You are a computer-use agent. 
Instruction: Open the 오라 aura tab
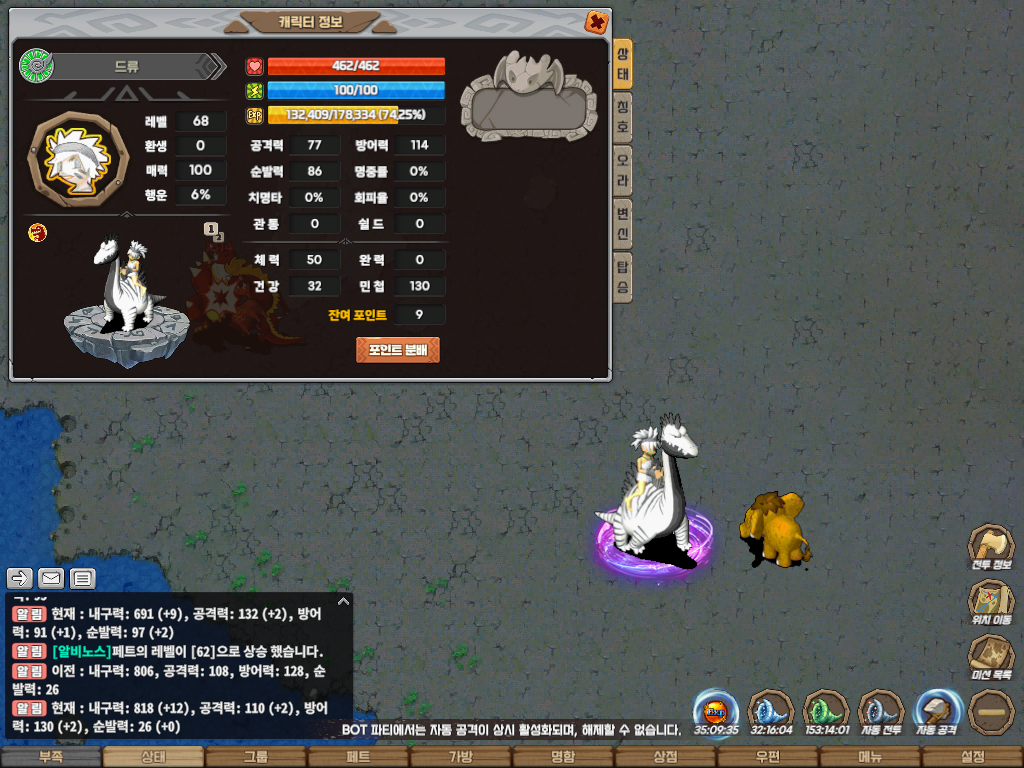pyautogui.click(x=623, y=173)
